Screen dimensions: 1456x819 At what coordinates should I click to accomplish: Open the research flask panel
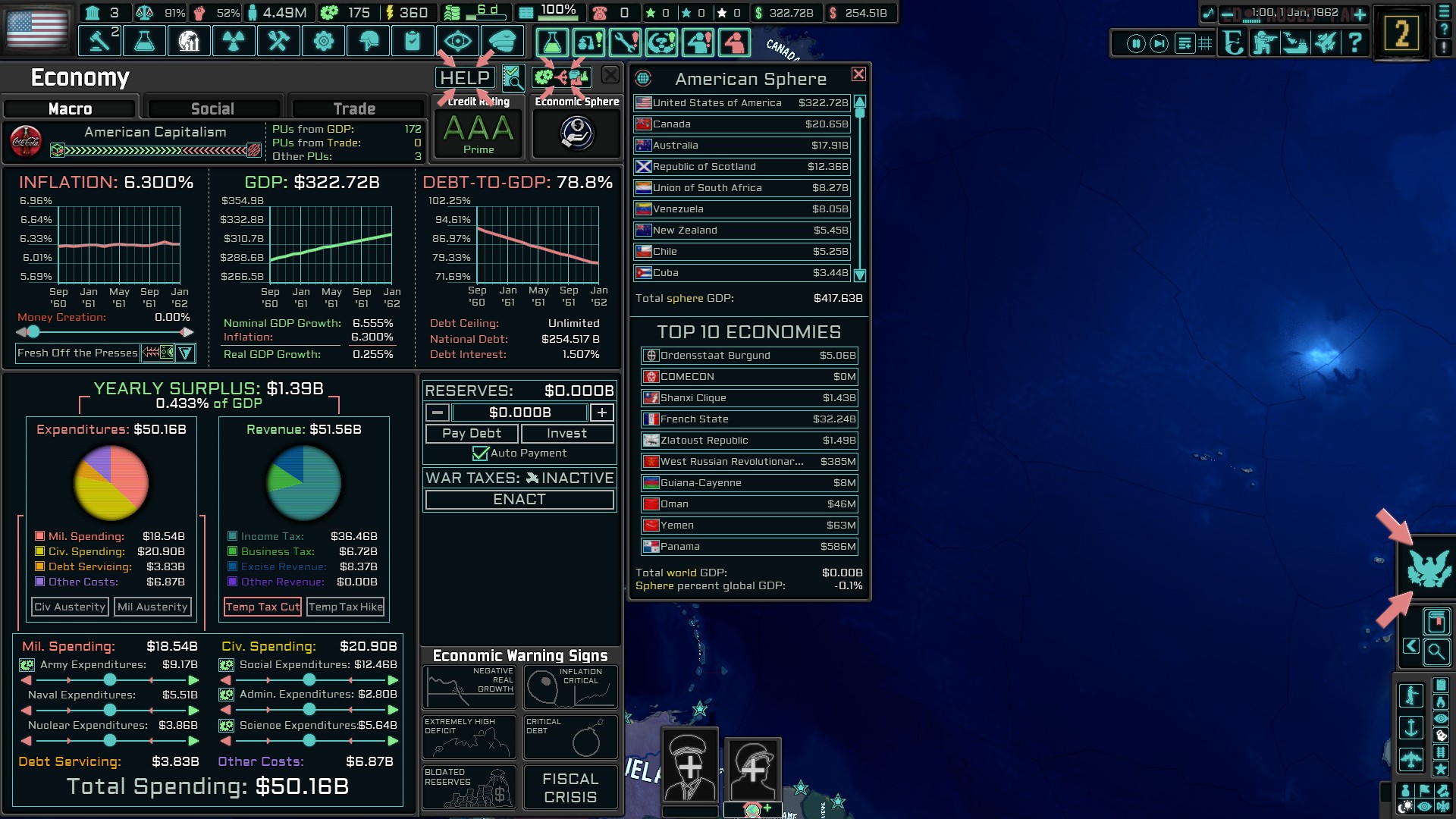(144, 41)
